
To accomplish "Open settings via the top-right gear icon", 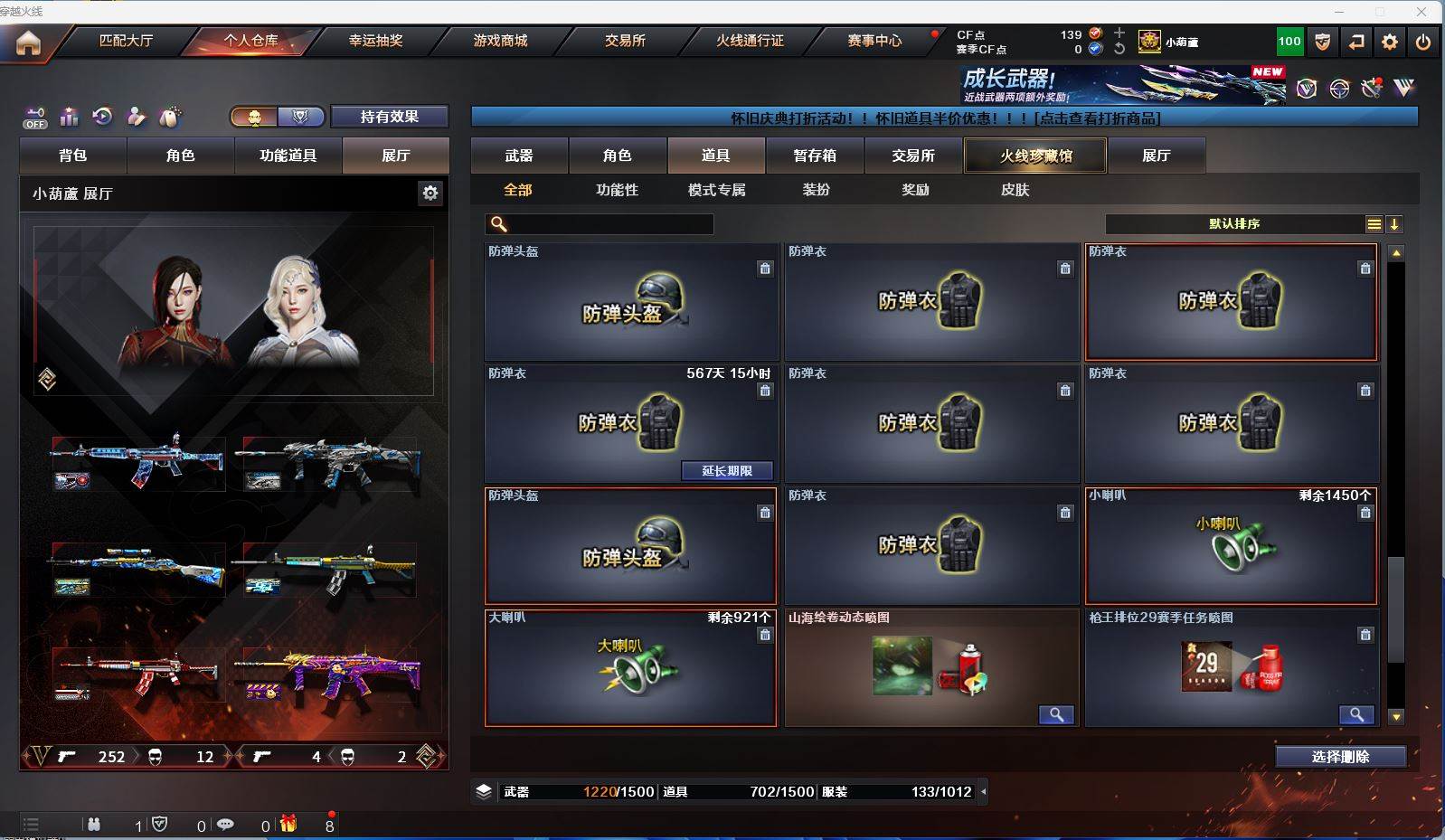I will pos(1390,42).
